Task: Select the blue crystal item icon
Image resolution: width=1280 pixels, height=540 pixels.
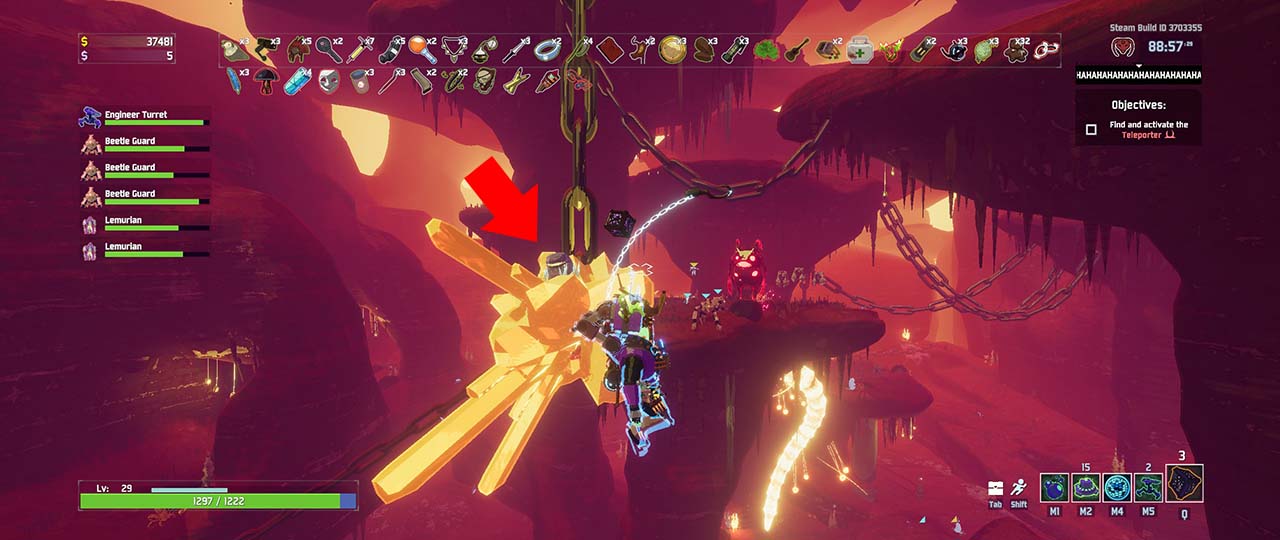Action: click(297, 80)
